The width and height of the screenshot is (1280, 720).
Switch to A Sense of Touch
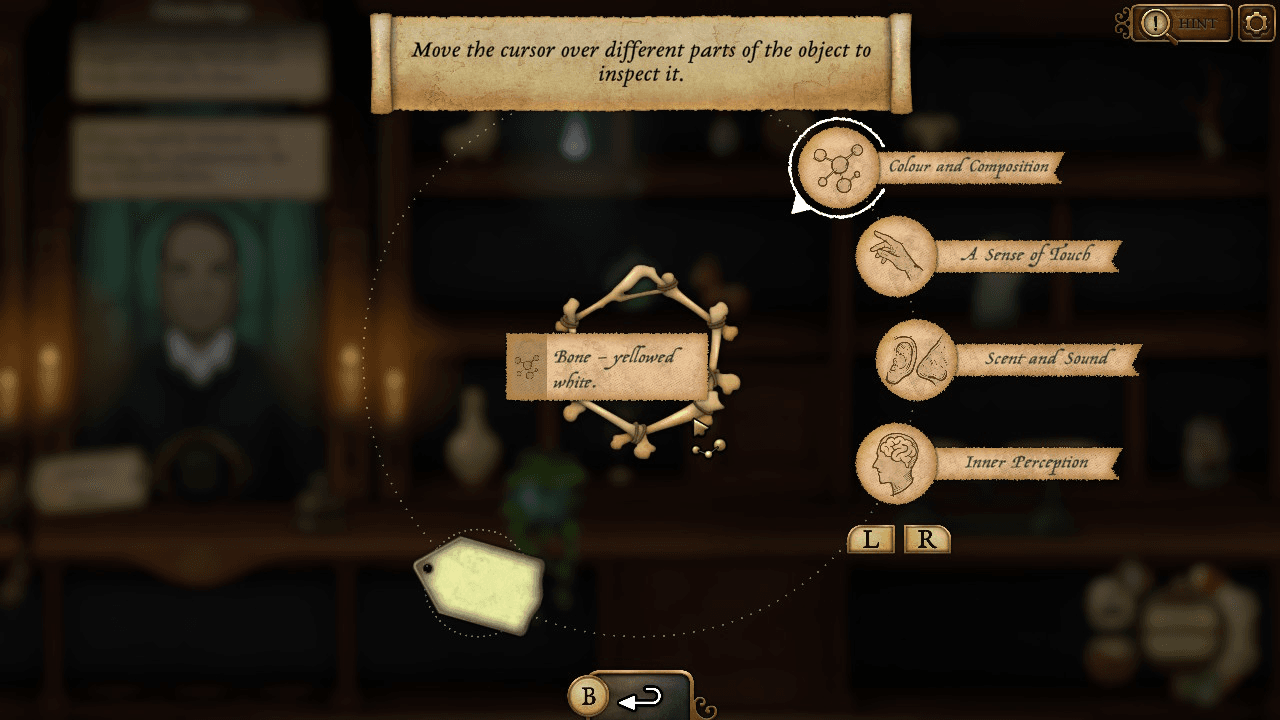[896, 256]
